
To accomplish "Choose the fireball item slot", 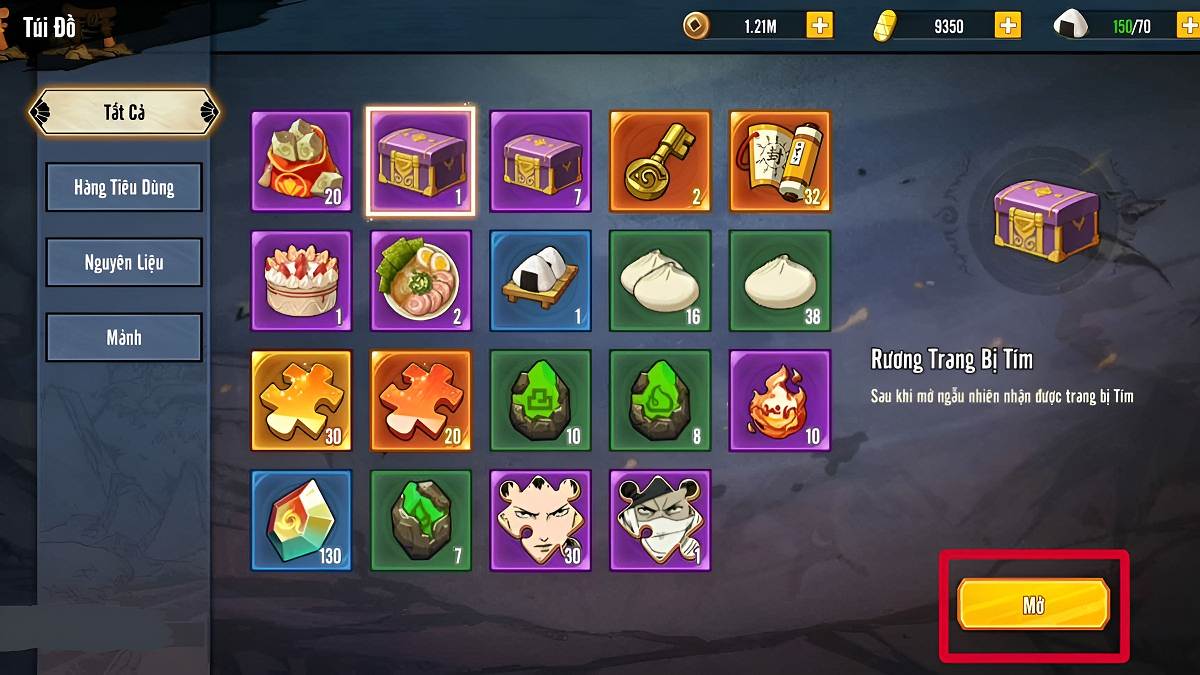I will [780, 400].
